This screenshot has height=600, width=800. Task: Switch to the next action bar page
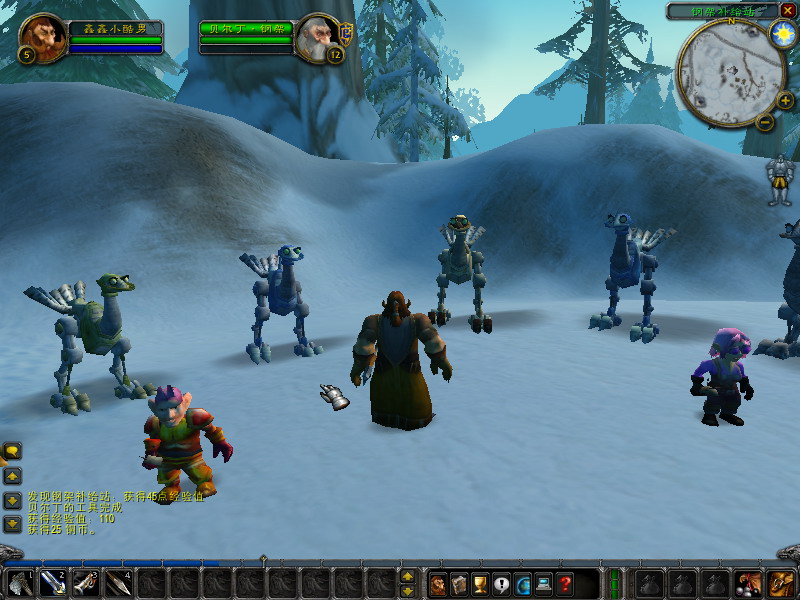coord(407,575)
